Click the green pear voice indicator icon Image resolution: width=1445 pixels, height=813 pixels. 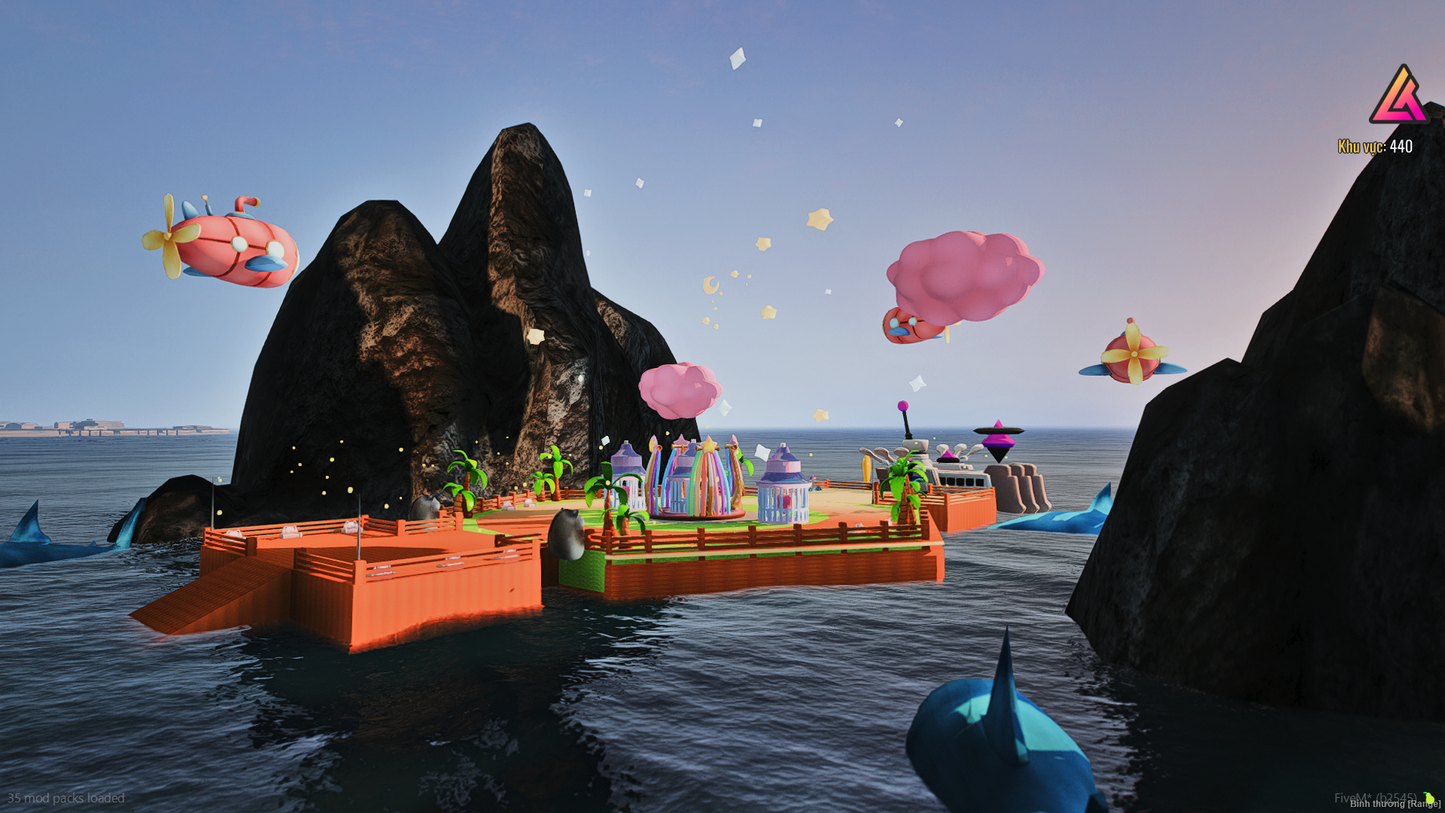(x=1429, y=798)
